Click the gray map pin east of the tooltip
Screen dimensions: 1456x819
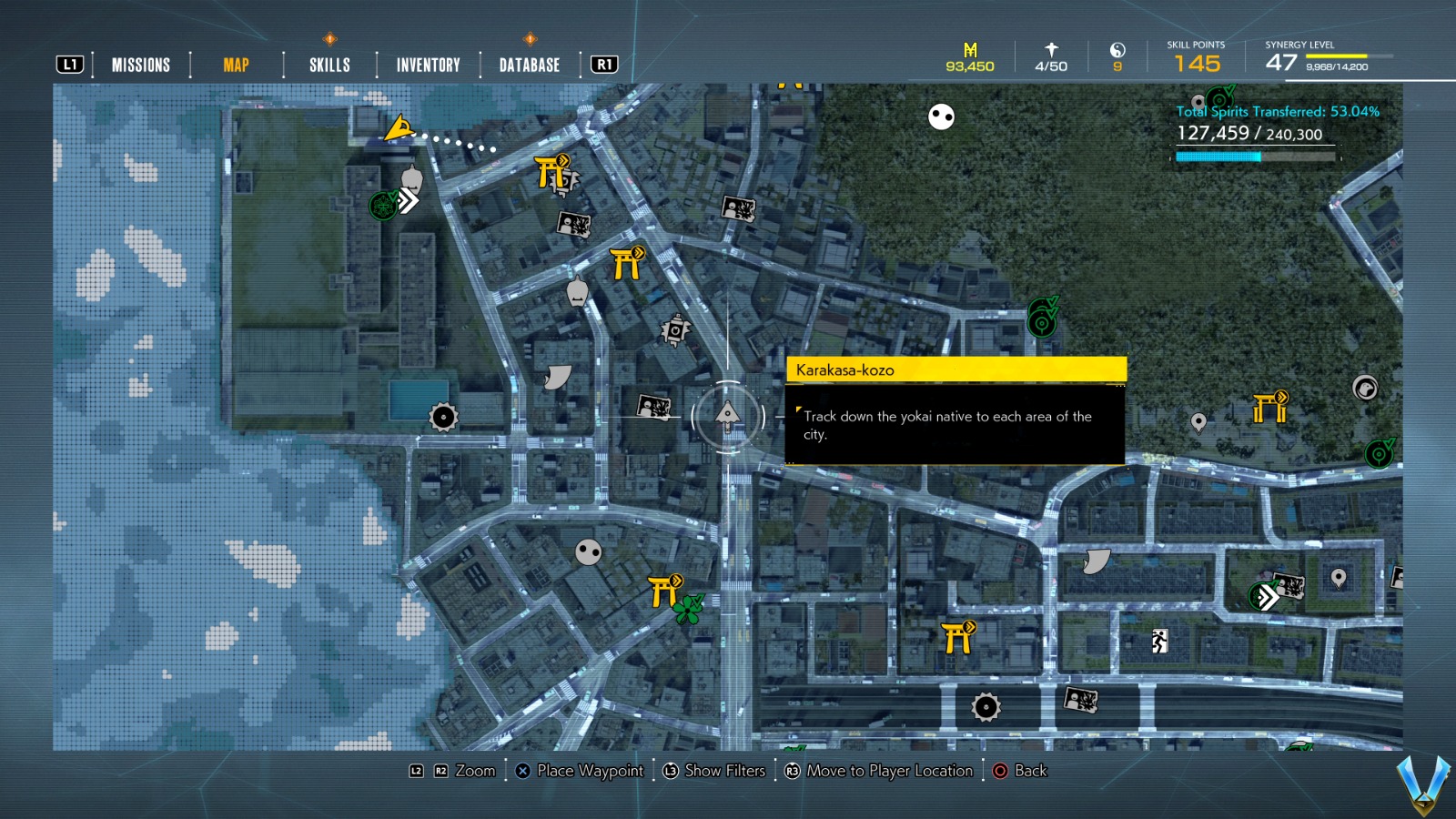click(1198, 421)
